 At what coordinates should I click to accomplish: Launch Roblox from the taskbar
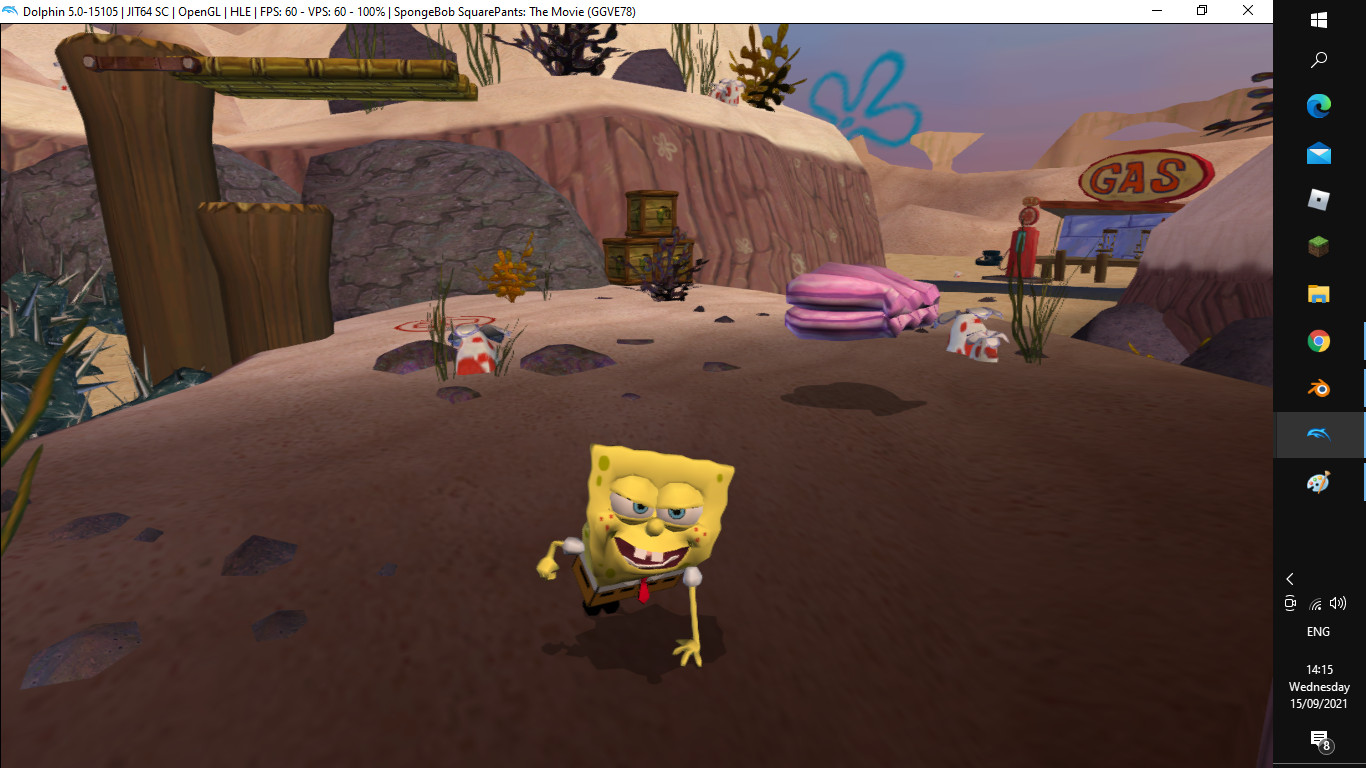(1318, 199)
